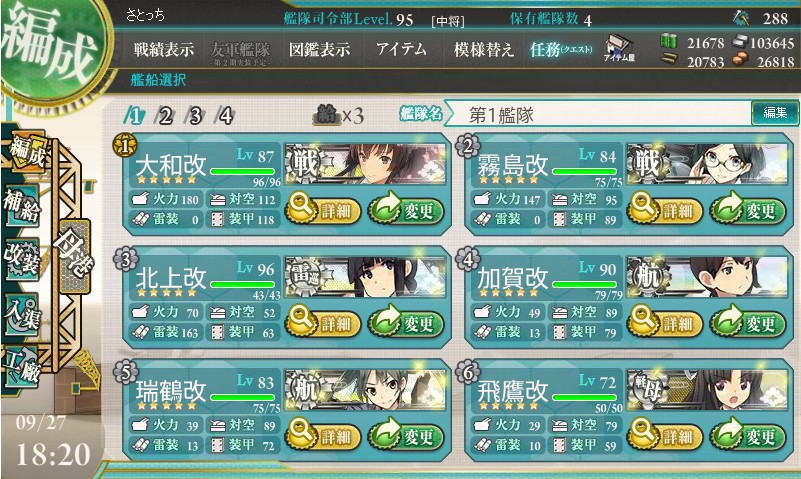Change ship 大和改 with 変更 button
801x479 pixels.
coord(405,209)
